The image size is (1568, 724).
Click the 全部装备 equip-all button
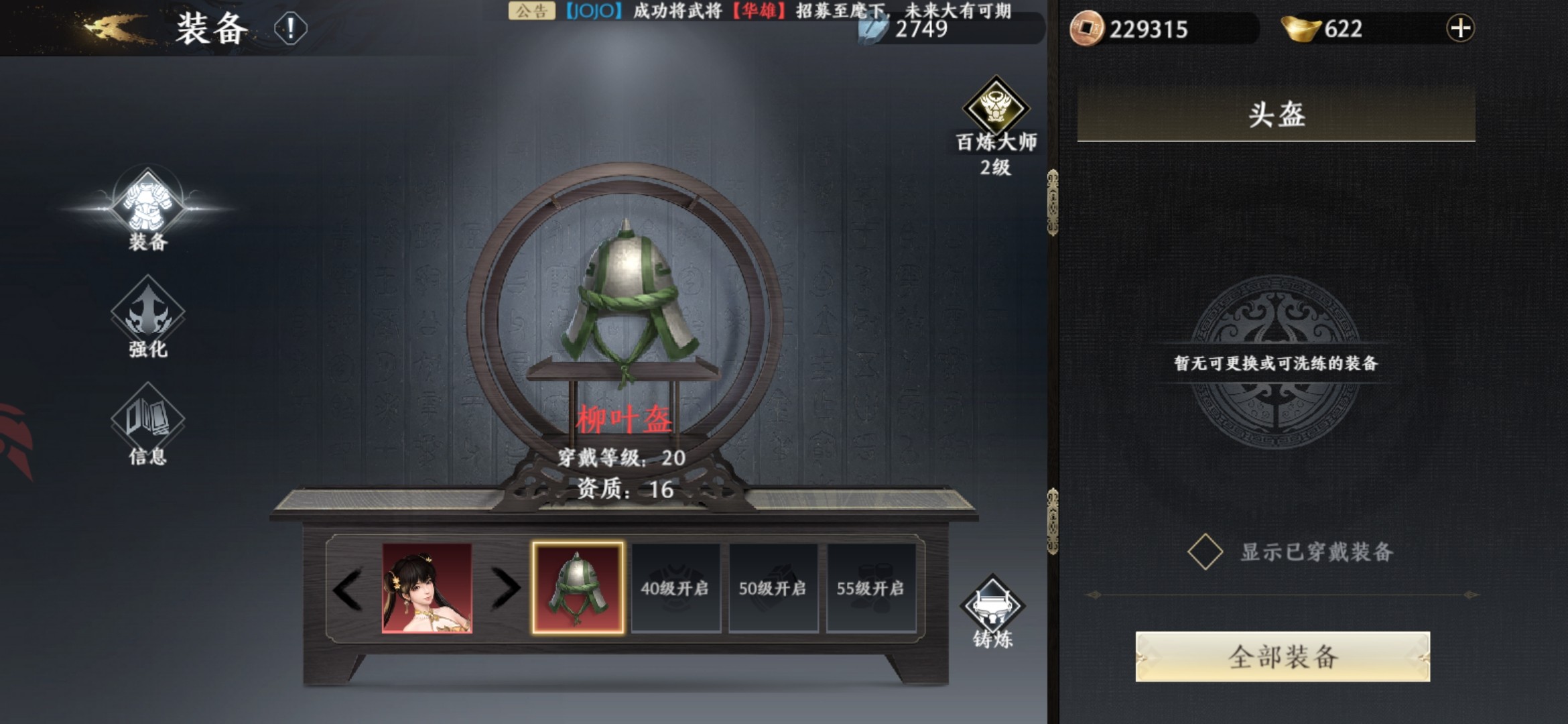click(1283, 657)
